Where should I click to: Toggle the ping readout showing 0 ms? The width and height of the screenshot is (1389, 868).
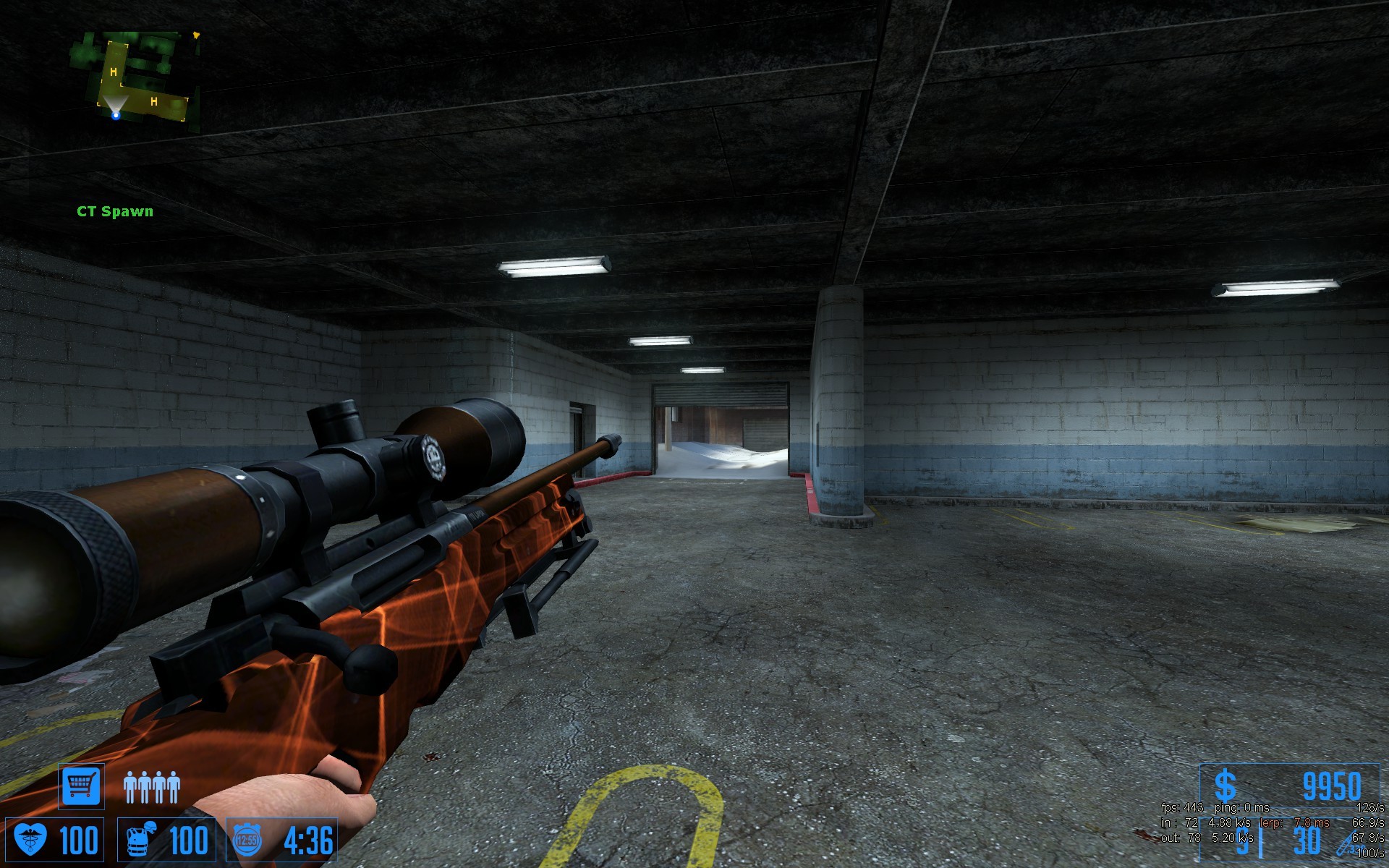pyautogui.click(x=1242, y=807)
